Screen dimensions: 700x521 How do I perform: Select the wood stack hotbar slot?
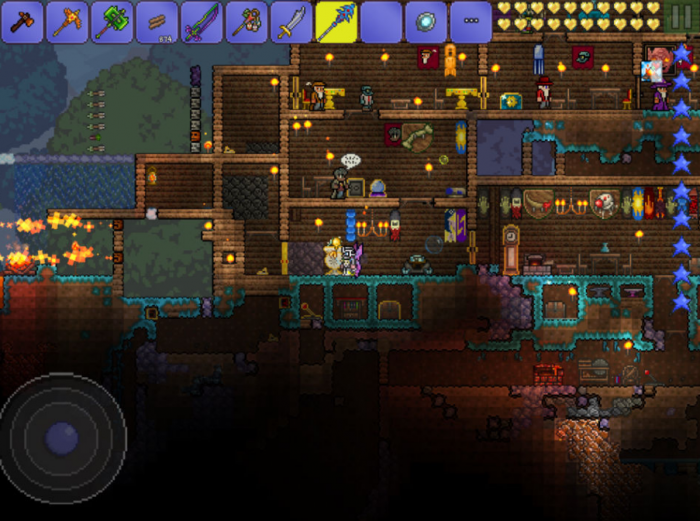(x=157, y=22)
